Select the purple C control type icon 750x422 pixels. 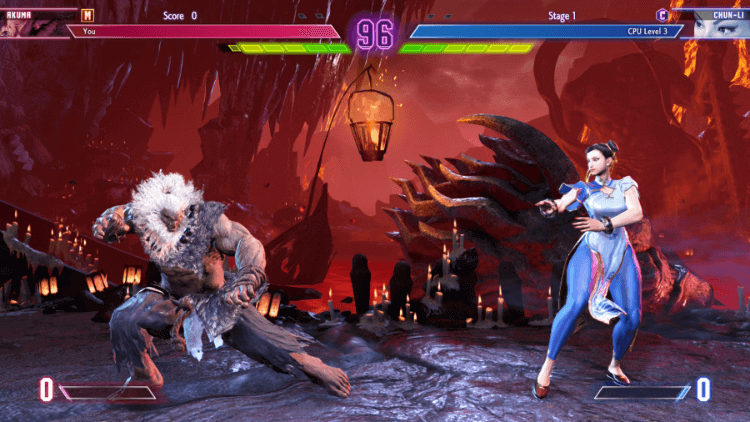tap(661, 16)
